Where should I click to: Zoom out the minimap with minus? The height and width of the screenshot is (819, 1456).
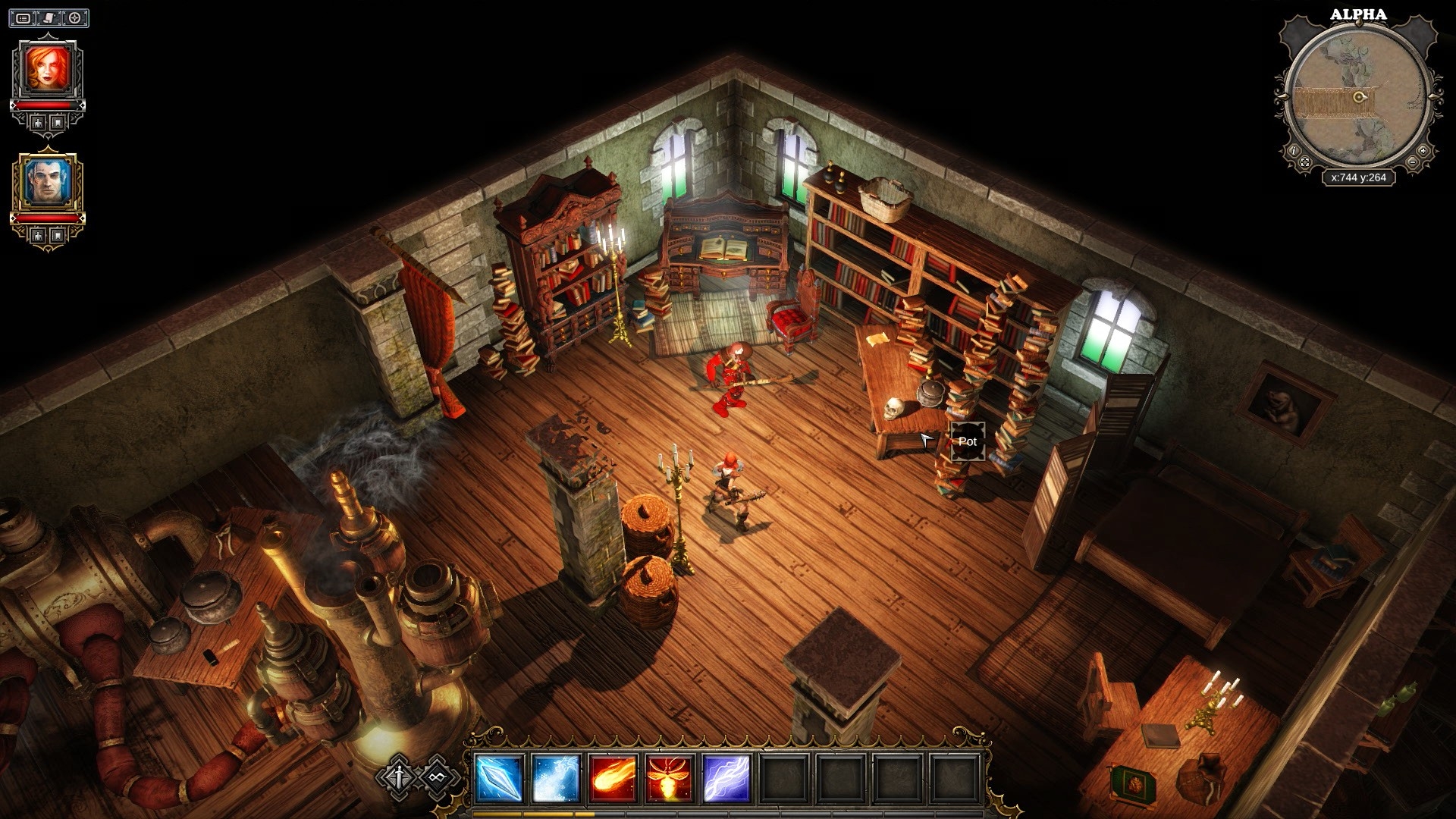click(1412, 163)
